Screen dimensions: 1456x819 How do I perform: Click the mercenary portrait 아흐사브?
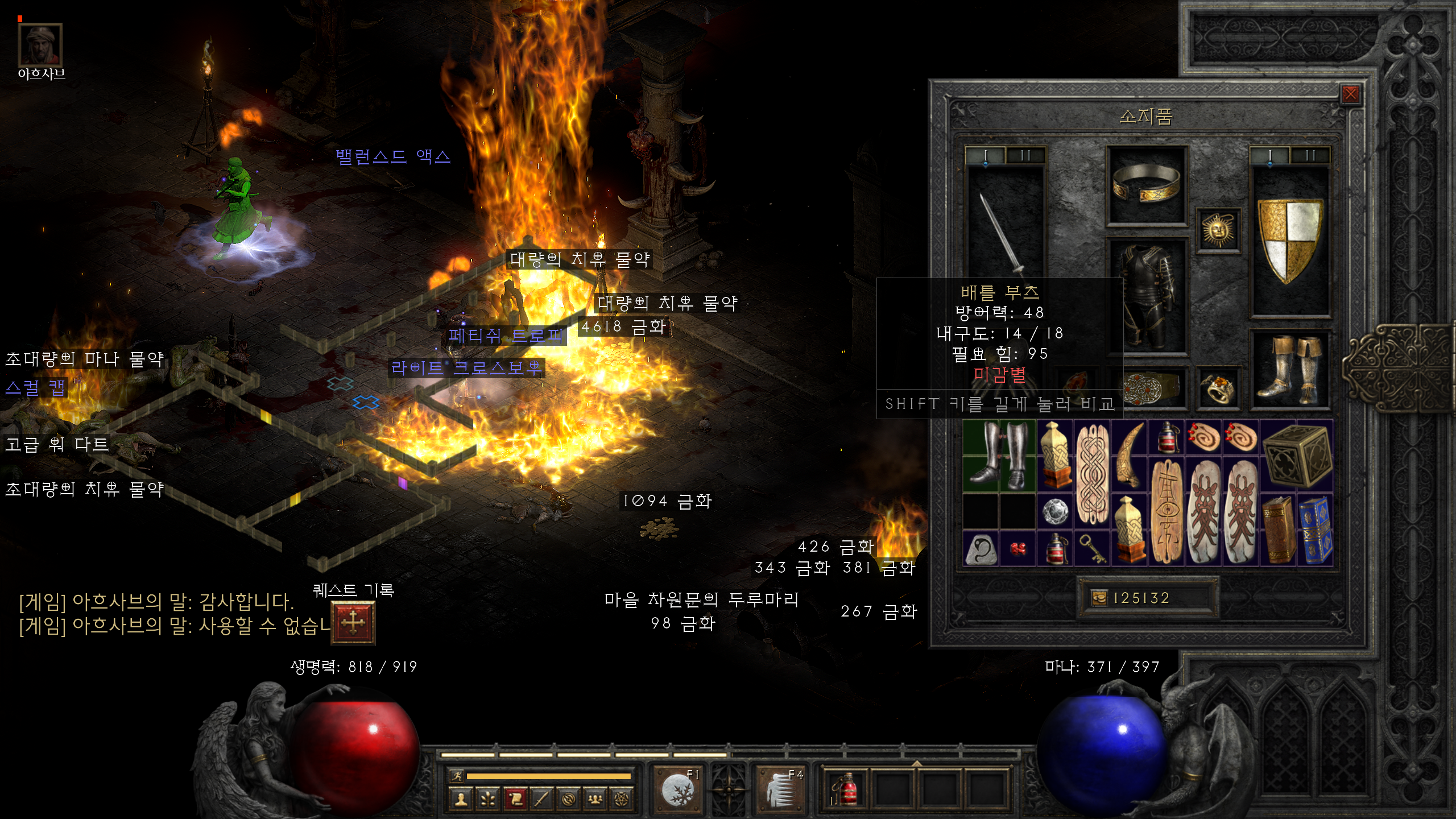(40, 44)
